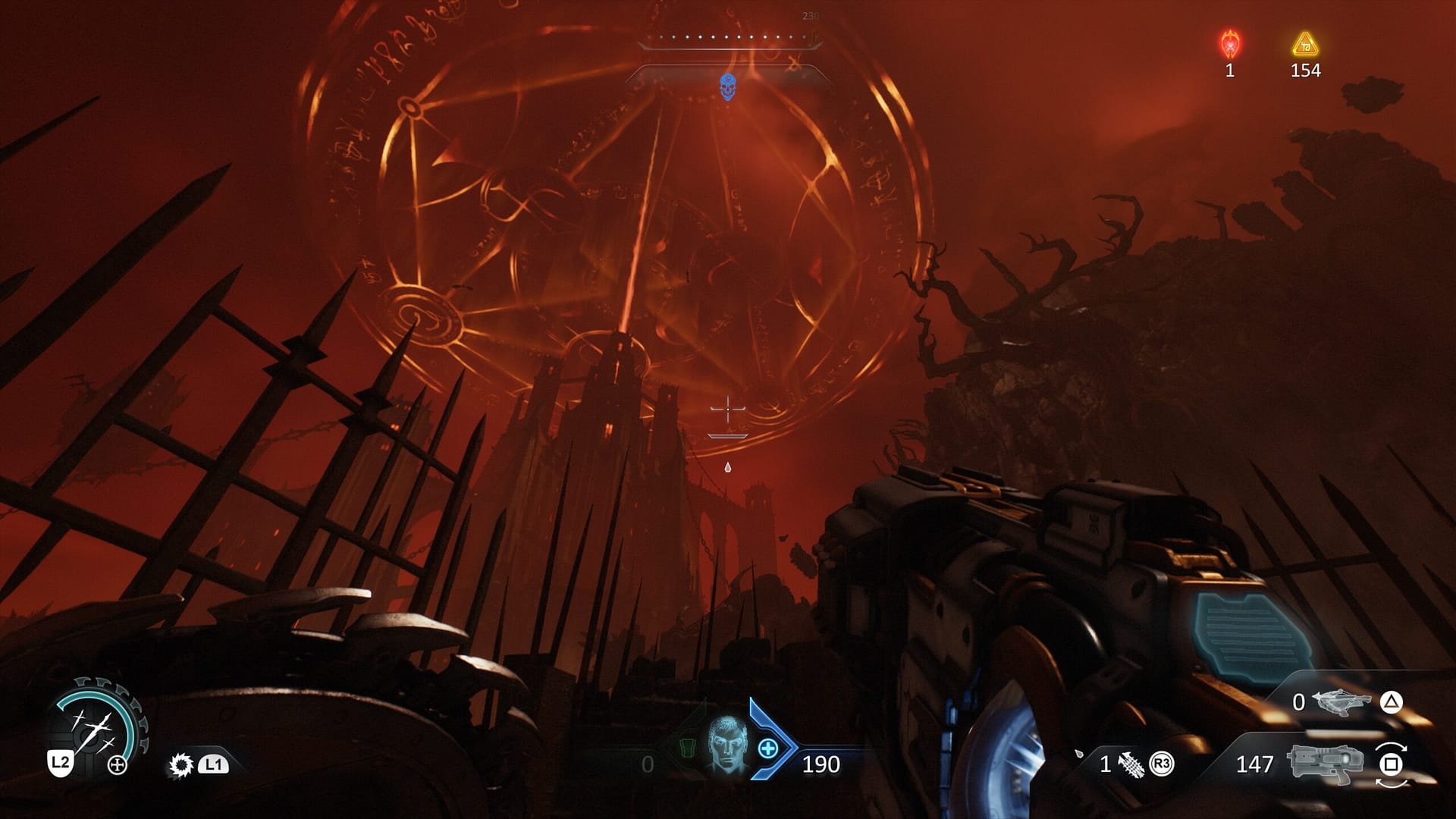Select the frag grenade icon beside R3
The image size is (1456, 819).
pos(1131,765)
